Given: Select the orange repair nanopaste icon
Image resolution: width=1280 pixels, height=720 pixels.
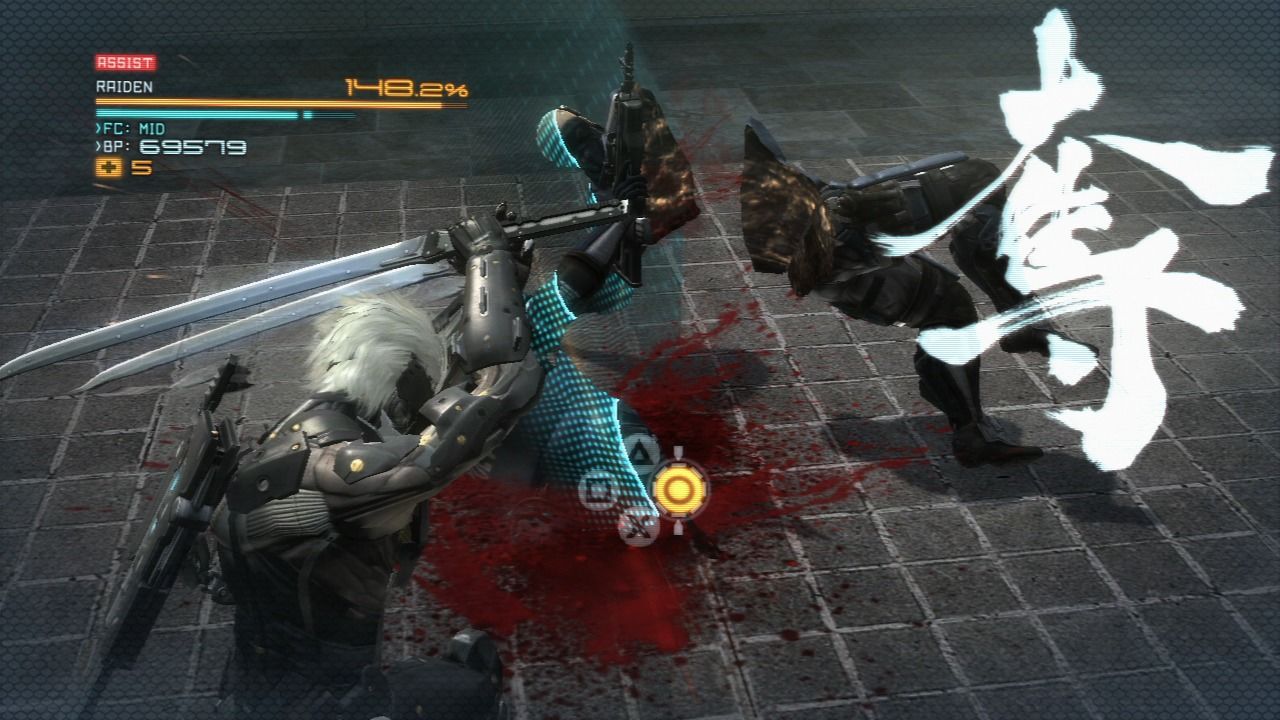Looking at the screenshot, I should [109, 168].
